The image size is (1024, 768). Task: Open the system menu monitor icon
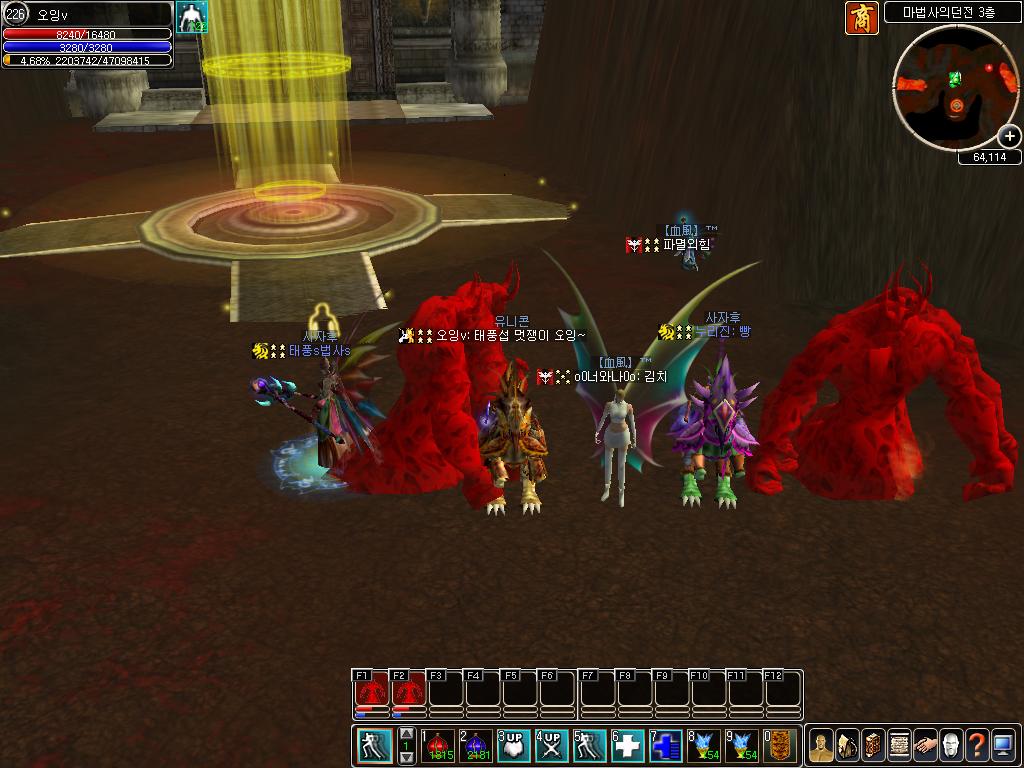tap(1003, 745)
